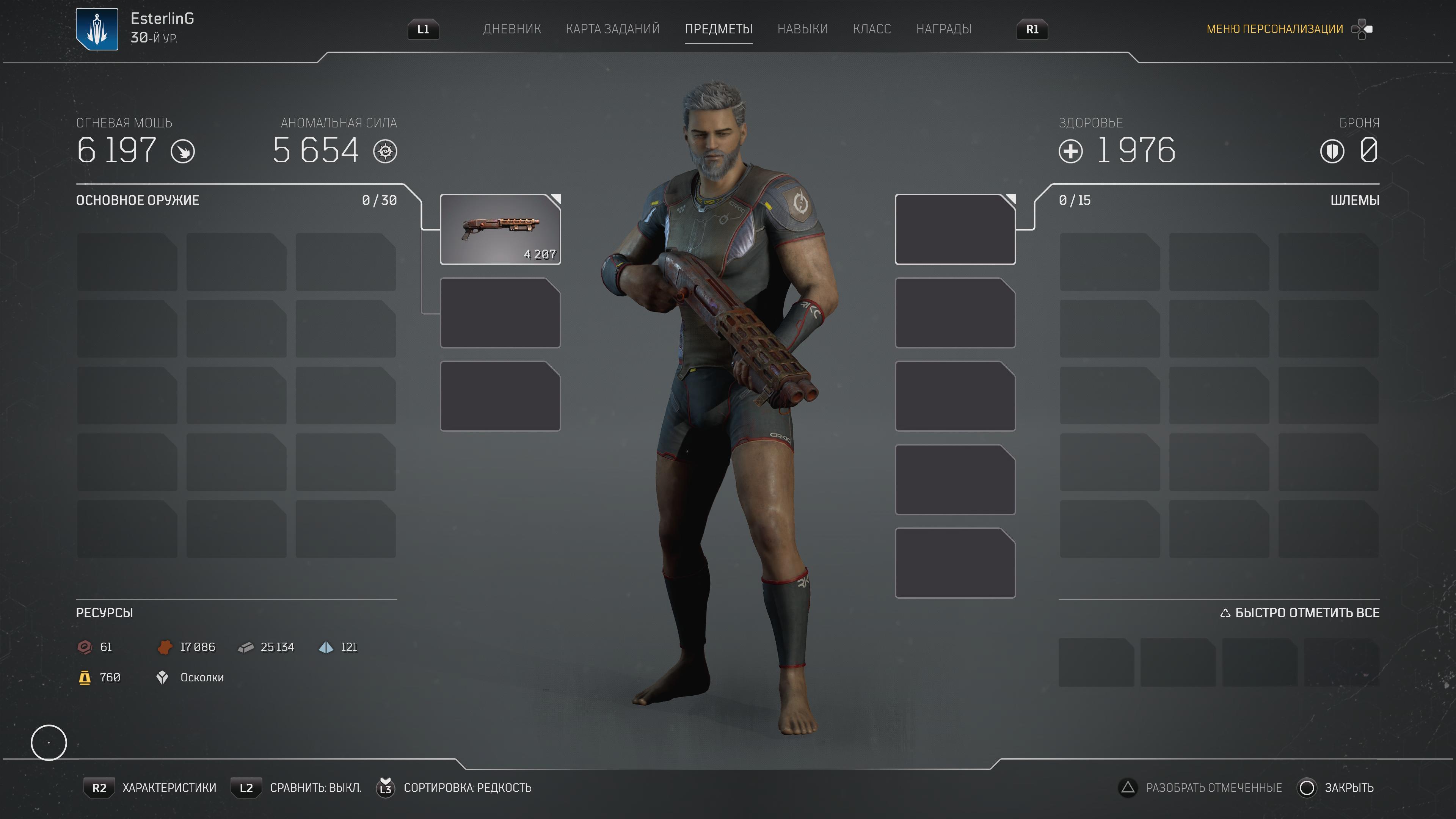Open Меню персонализации
This screenshot has height=819, width=1456.
[x=1274, y=29]
